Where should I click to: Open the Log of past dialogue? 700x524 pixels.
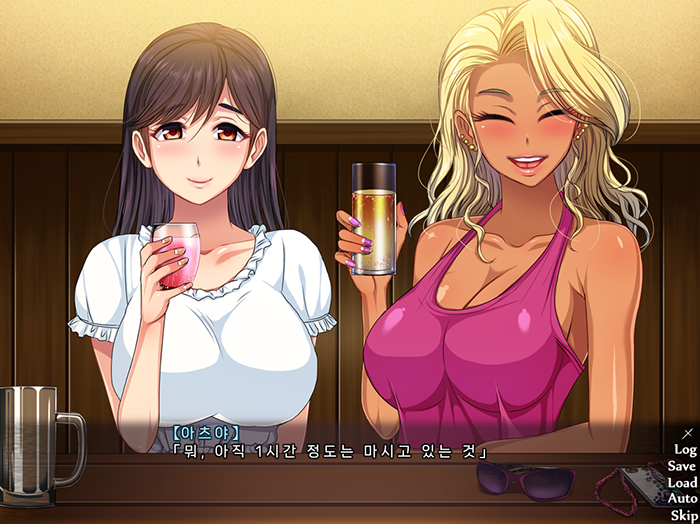pyautogui.click(x=685, y=450)
